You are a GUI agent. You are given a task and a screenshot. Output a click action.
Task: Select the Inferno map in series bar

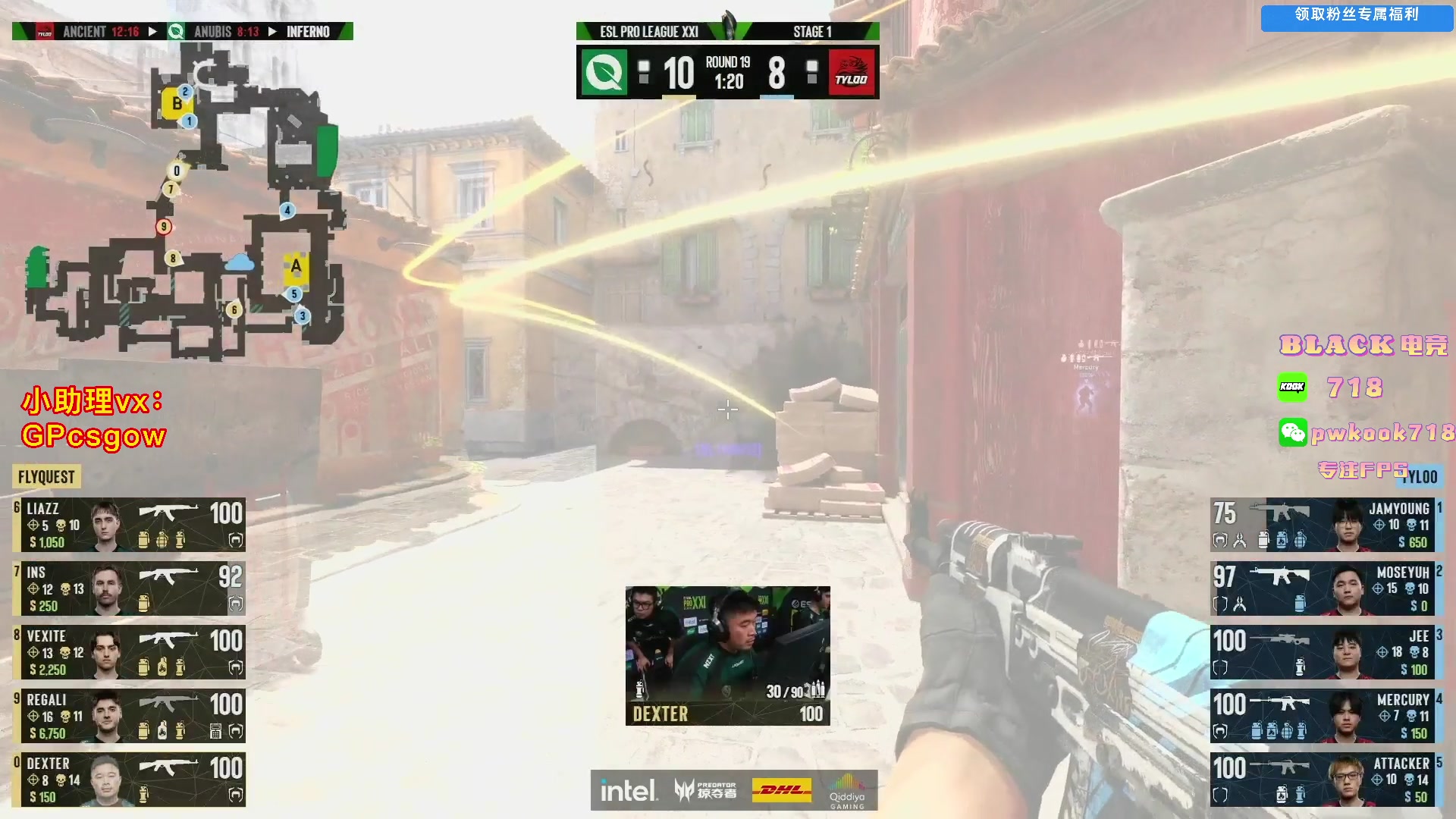point(307,32)
